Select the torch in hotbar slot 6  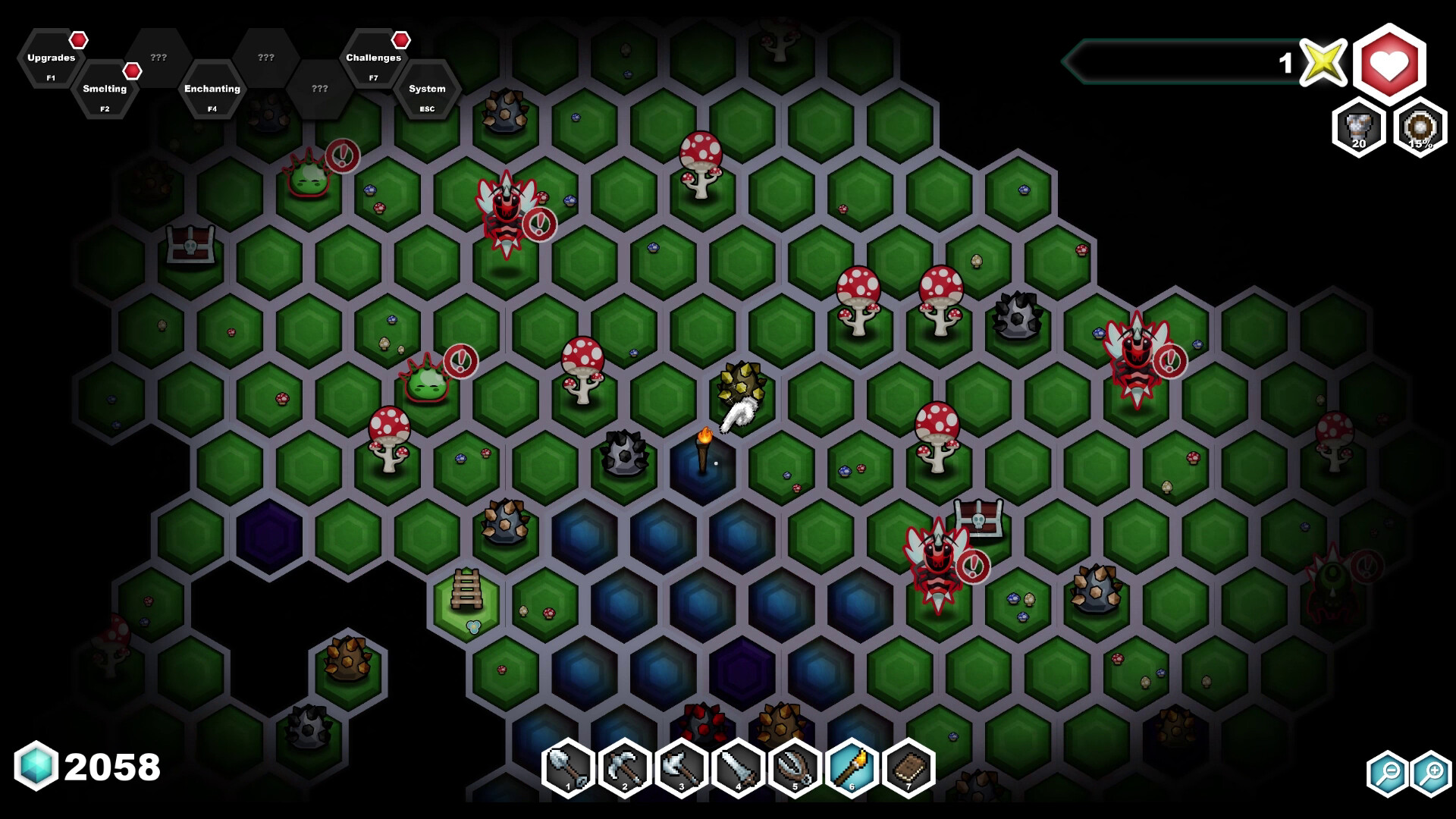click(852, 768)
